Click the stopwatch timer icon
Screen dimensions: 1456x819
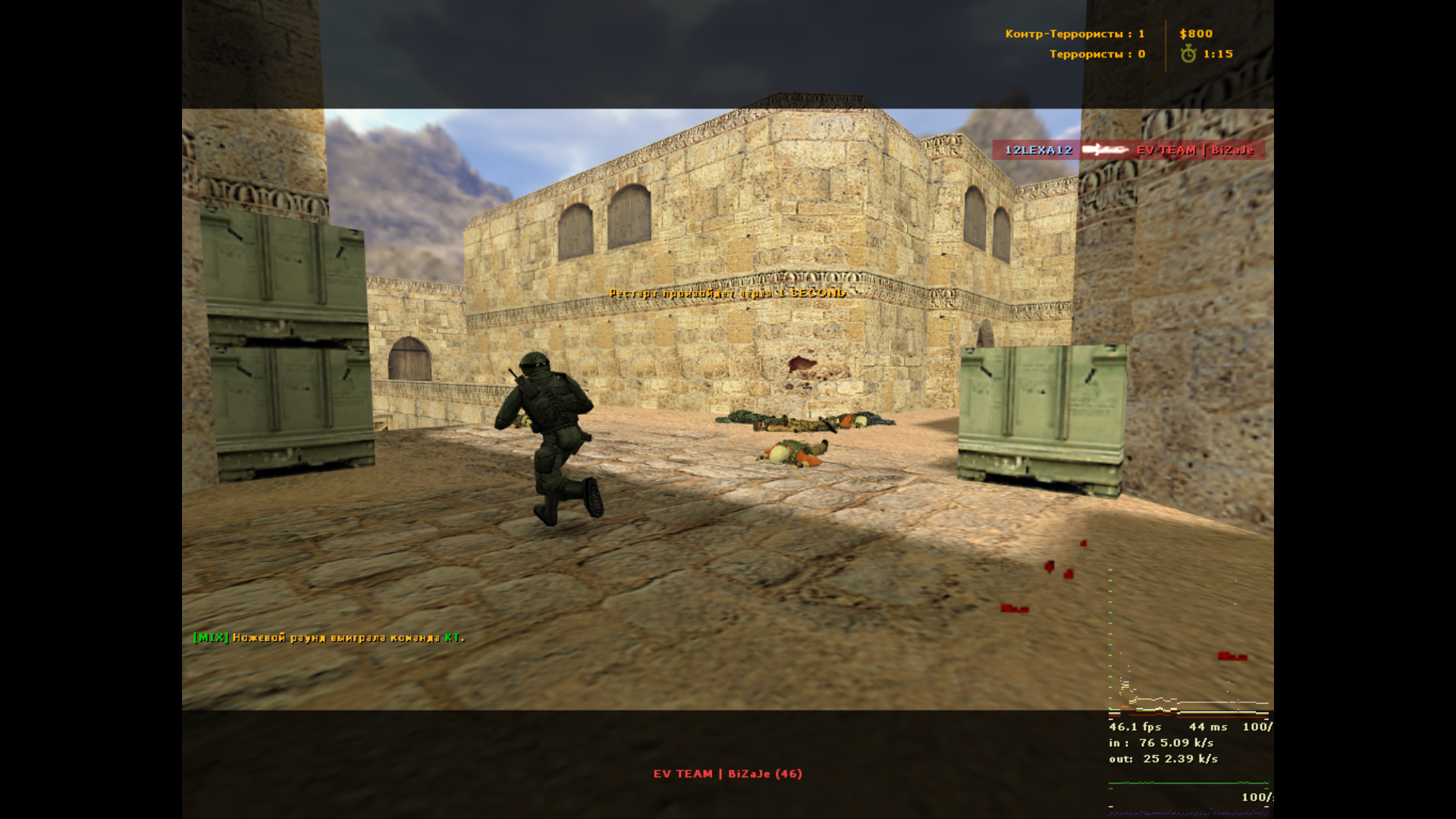1188,54
